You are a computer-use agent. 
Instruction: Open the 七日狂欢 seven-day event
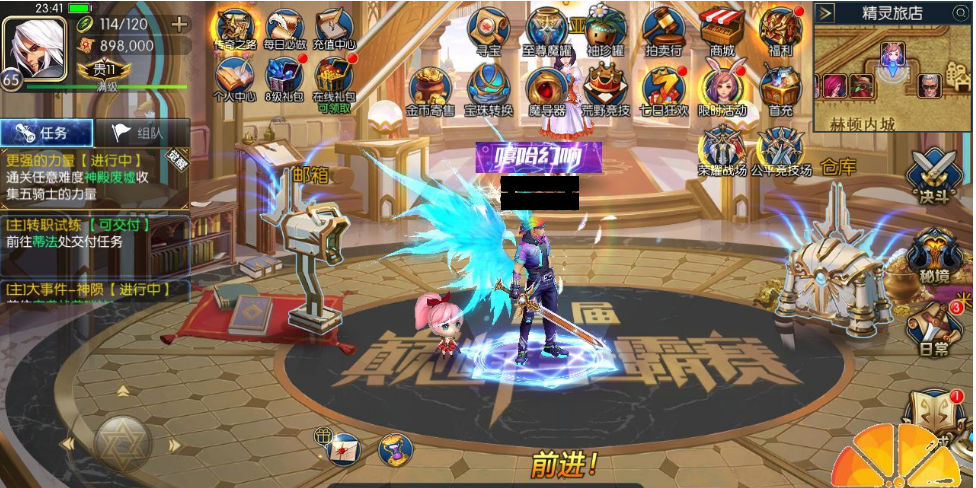tap(664, 89)
